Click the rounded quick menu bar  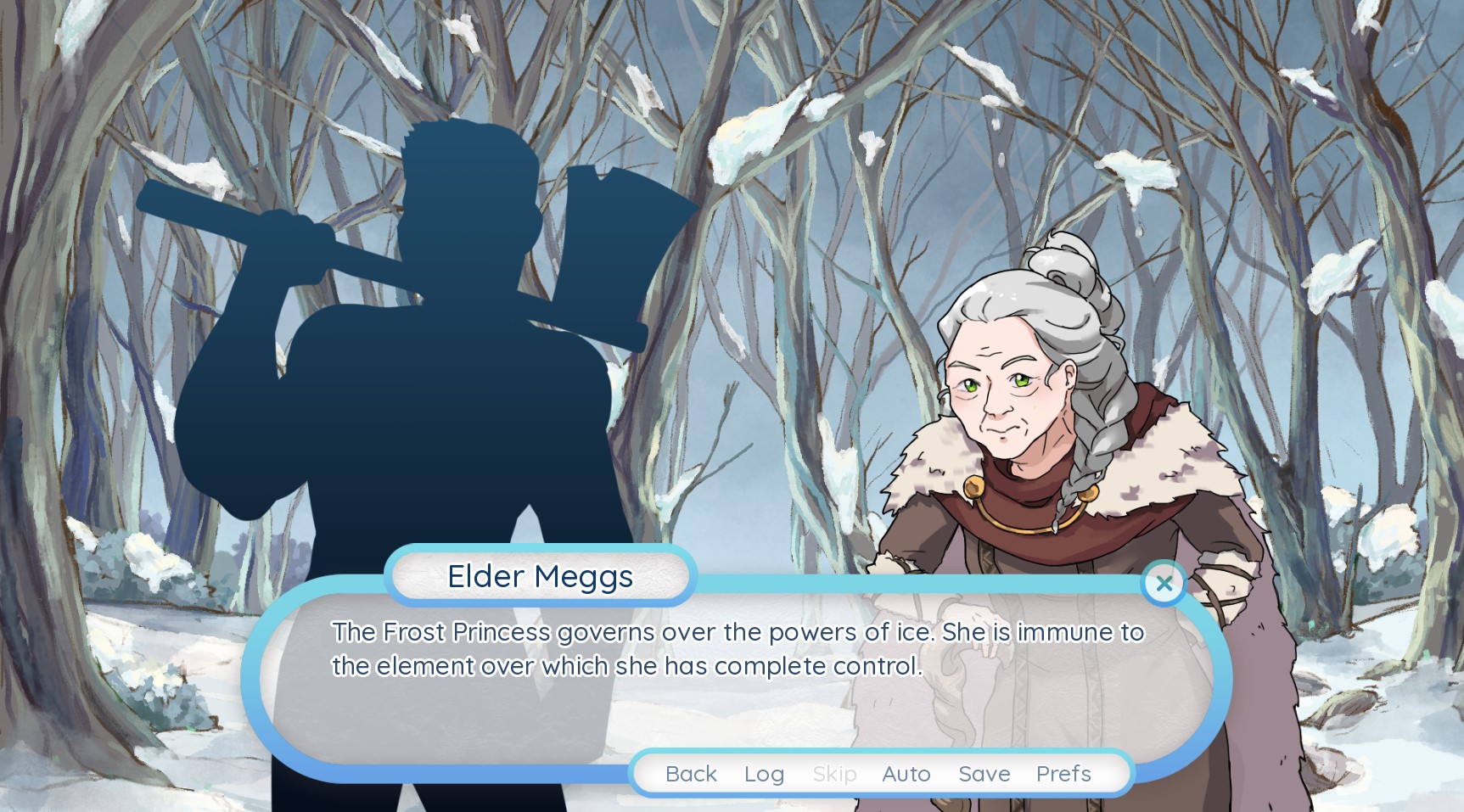coord(877,773)
